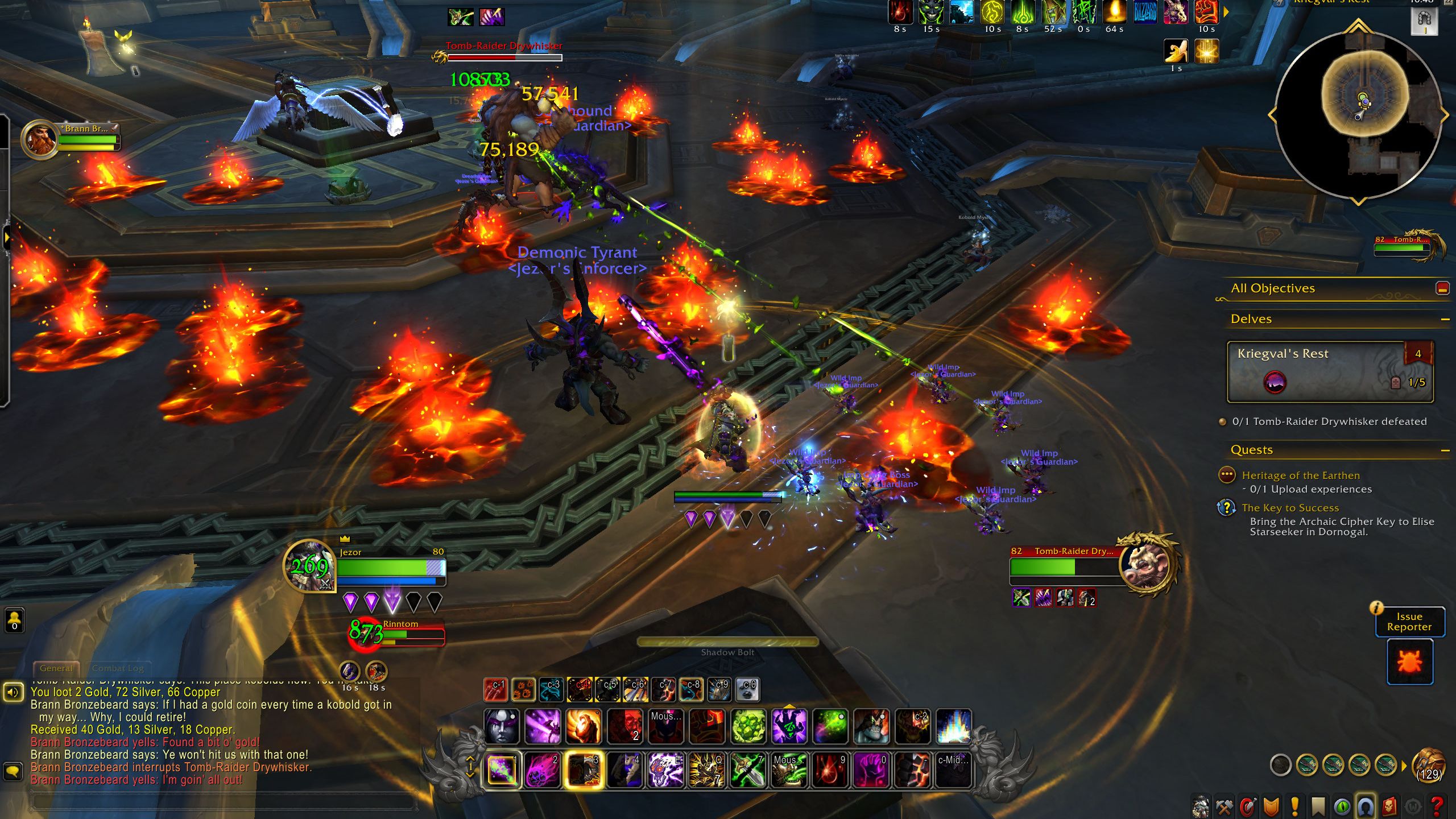Open the main backpack bag
The width and height of the screenshot is (1456, 819).
point(1429,766)
